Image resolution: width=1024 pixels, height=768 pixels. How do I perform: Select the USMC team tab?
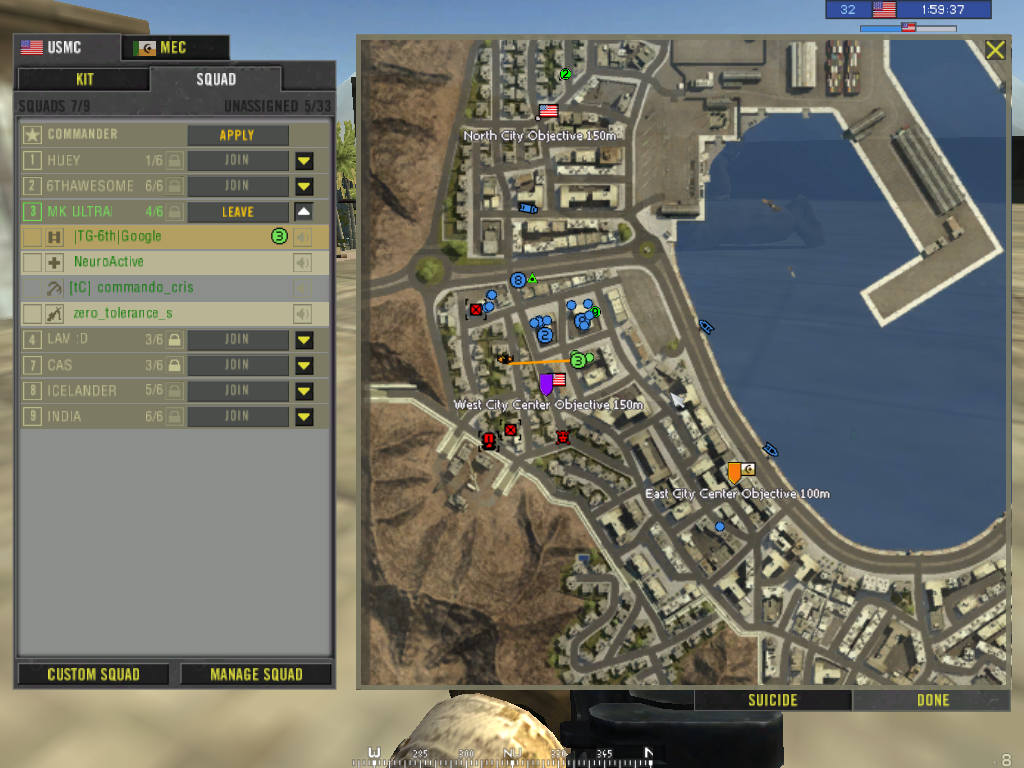pyautogui.click(x=66, y=48)
